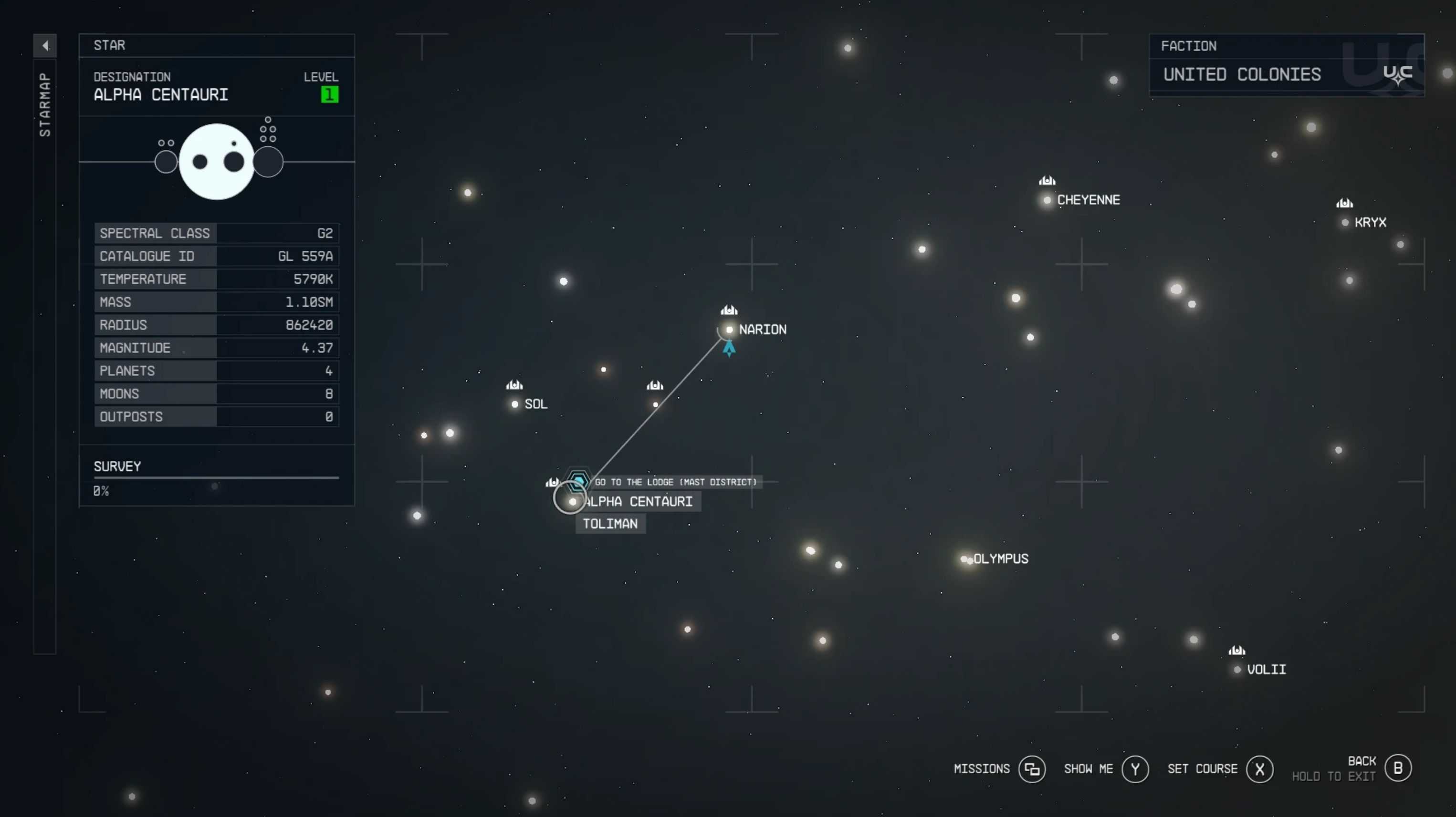The width and height of the screenshot is (1456, 817).
Task: Select the Toliman system label
Action: (610, 524)
